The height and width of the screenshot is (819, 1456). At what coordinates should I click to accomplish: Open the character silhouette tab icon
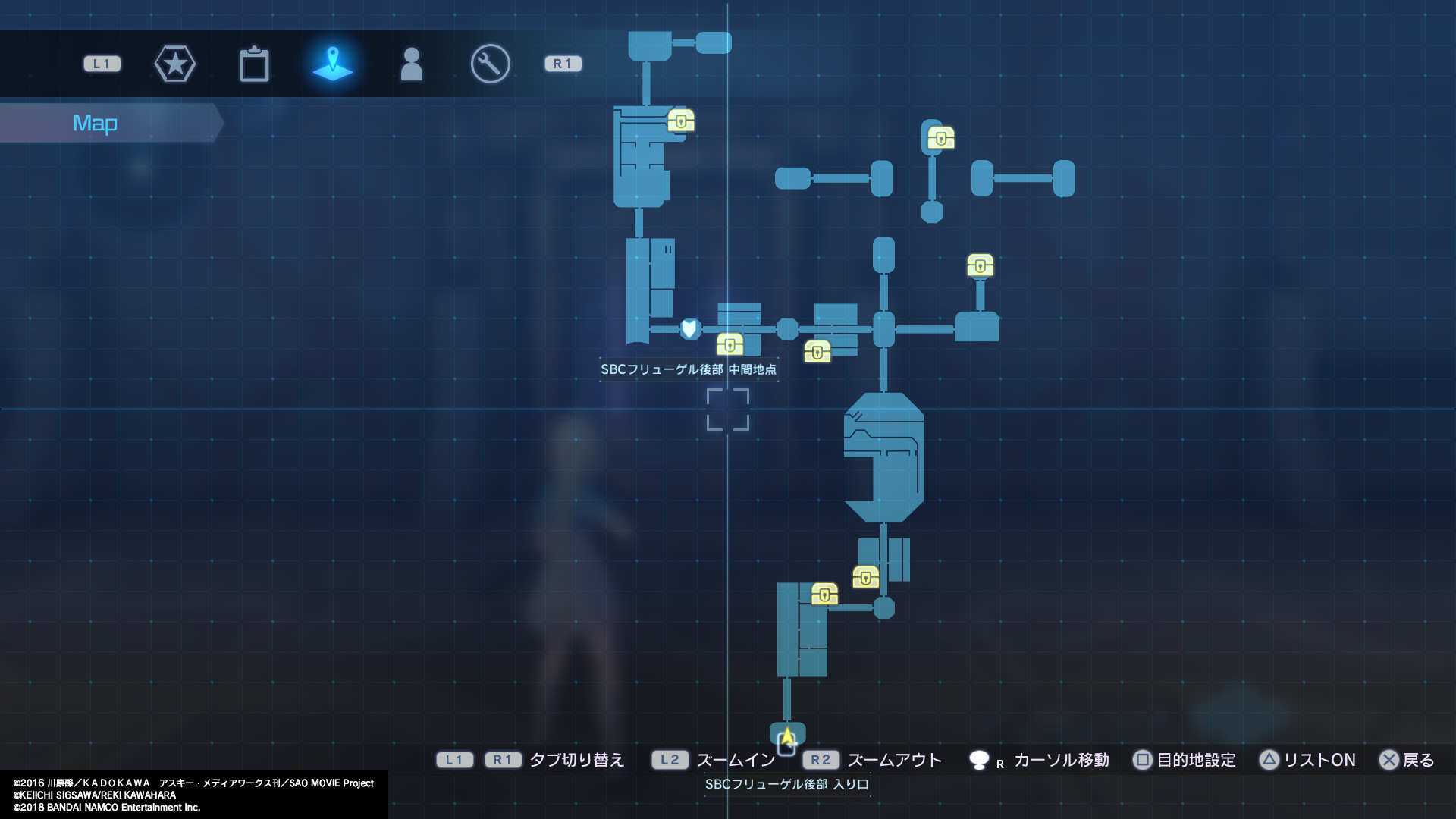click(412, 64)
